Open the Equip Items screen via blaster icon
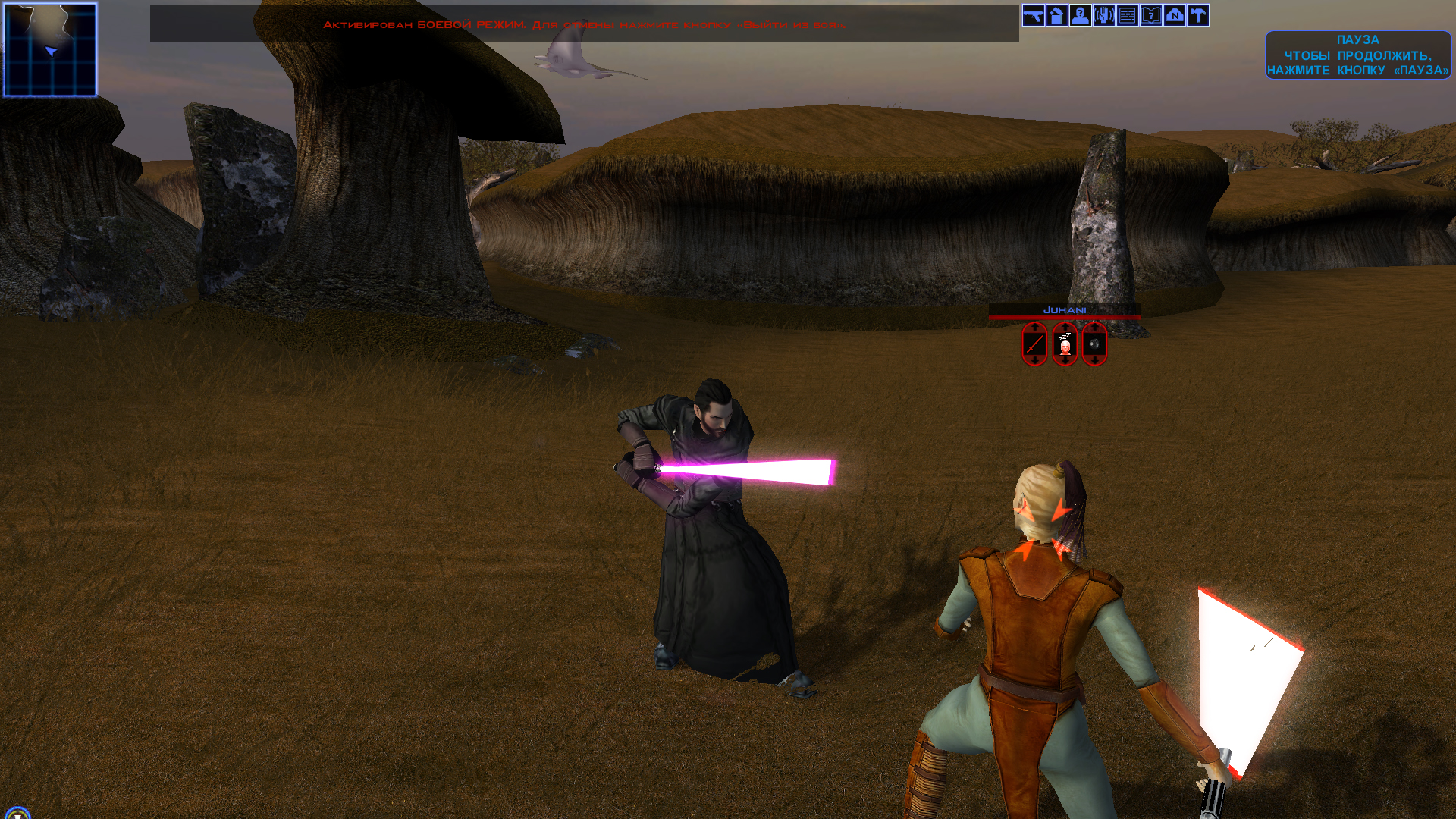Viewport: 1456px width, 819px height. [1034, 15]
